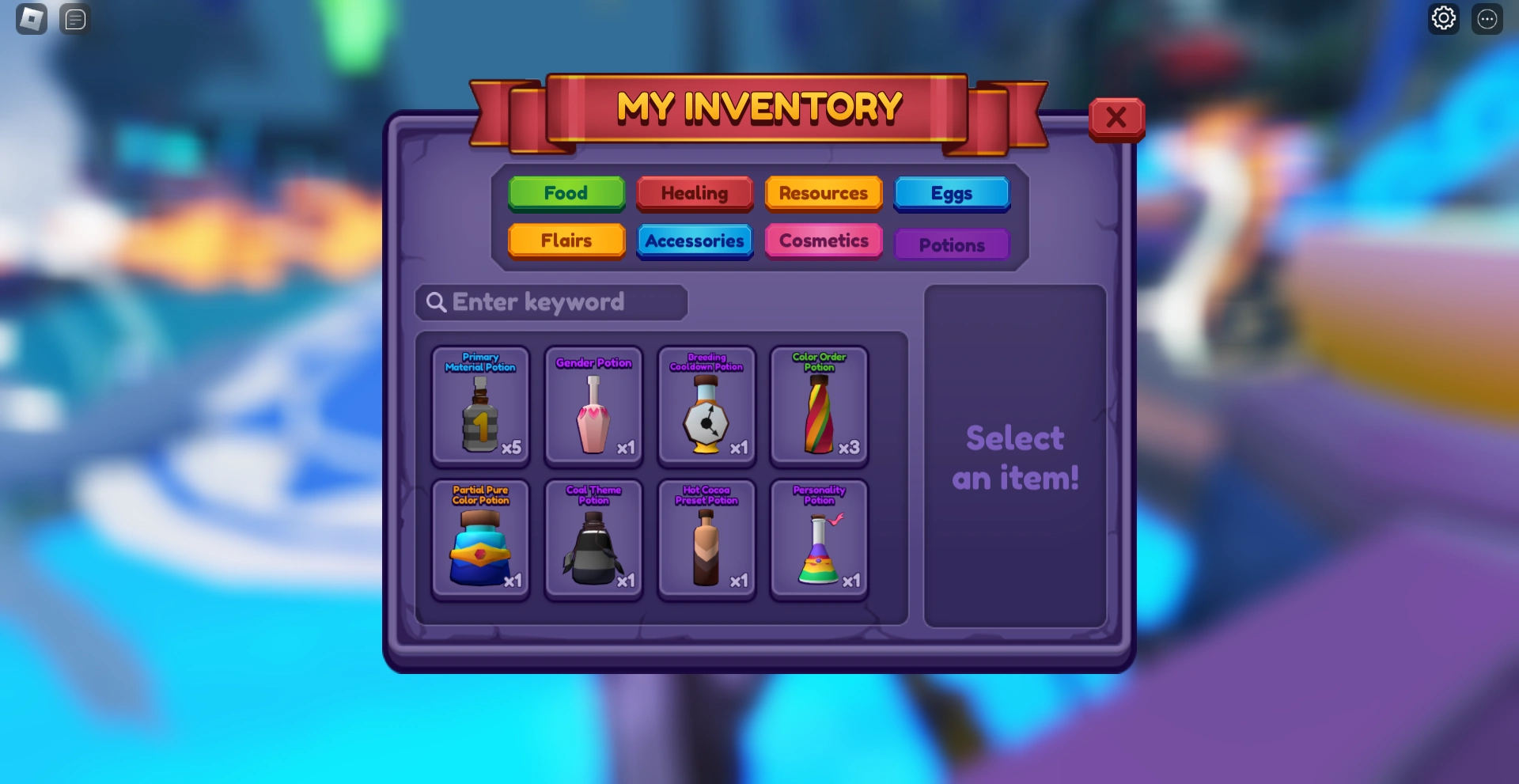Select the Primary Material Potion
The image size is (1519, 784).
[479, 407]
